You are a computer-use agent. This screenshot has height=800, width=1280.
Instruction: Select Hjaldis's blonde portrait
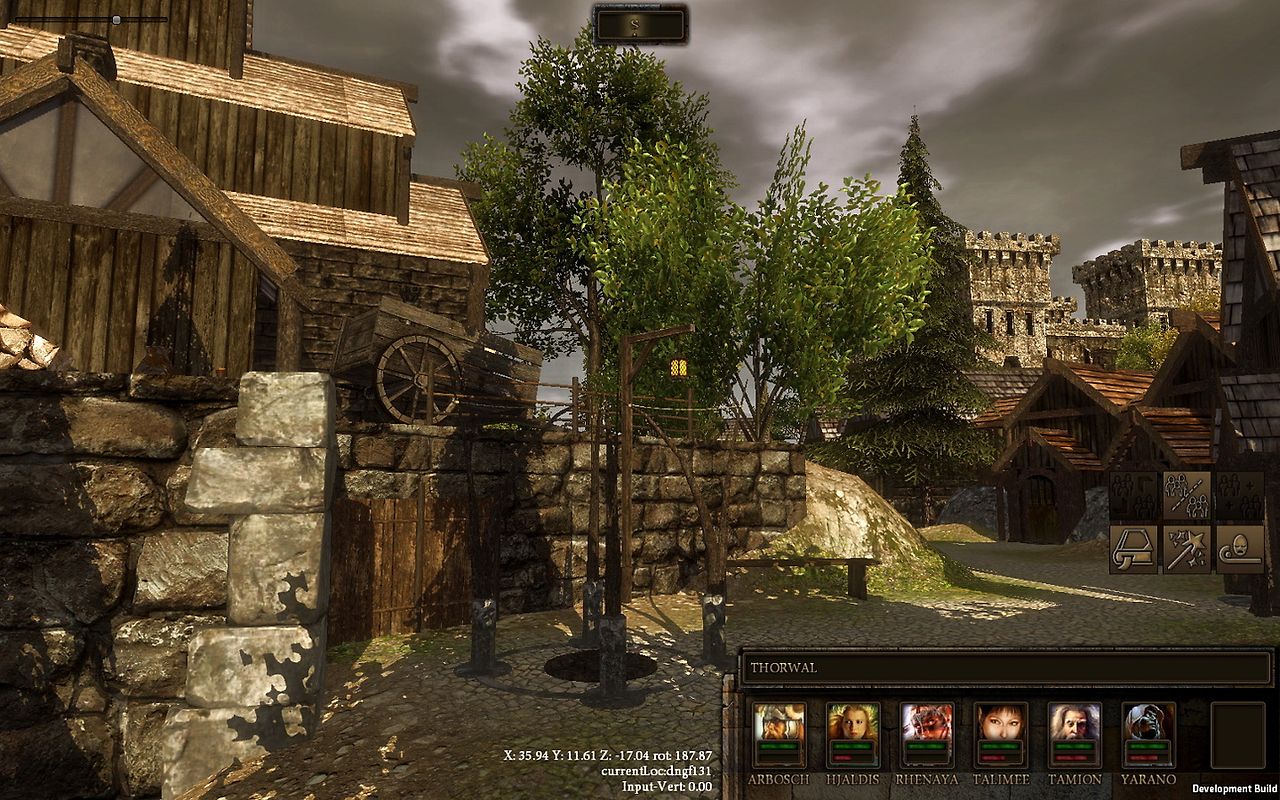click(853, 721)
